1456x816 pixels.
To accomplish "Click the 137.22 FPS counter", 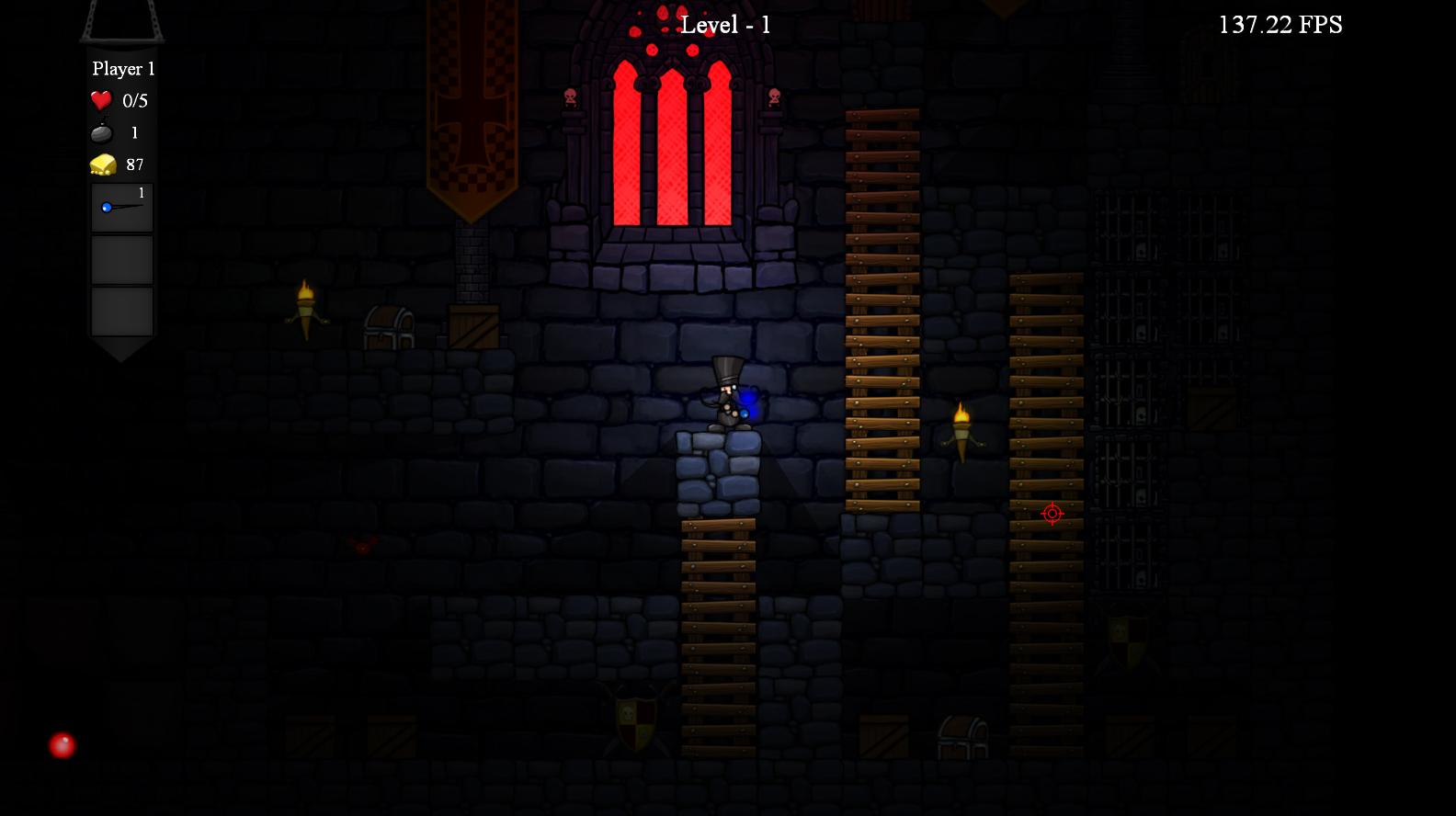I will (1280, 25).
